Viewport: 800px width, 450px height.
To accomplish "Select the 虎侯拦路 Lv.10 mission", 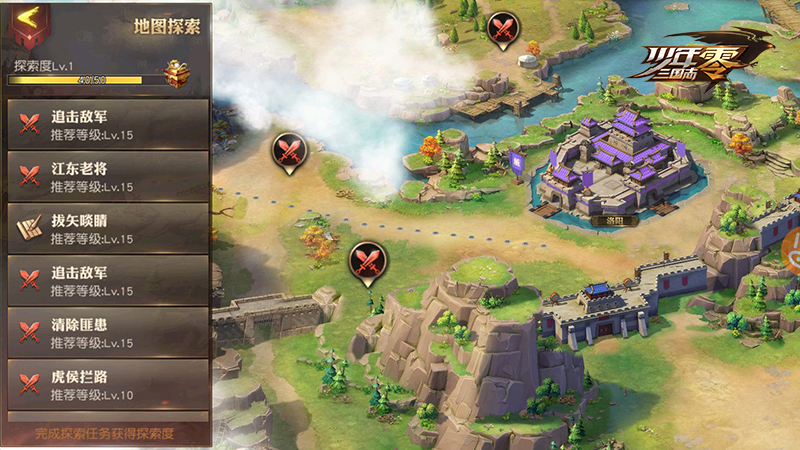I will click(108, 385).
